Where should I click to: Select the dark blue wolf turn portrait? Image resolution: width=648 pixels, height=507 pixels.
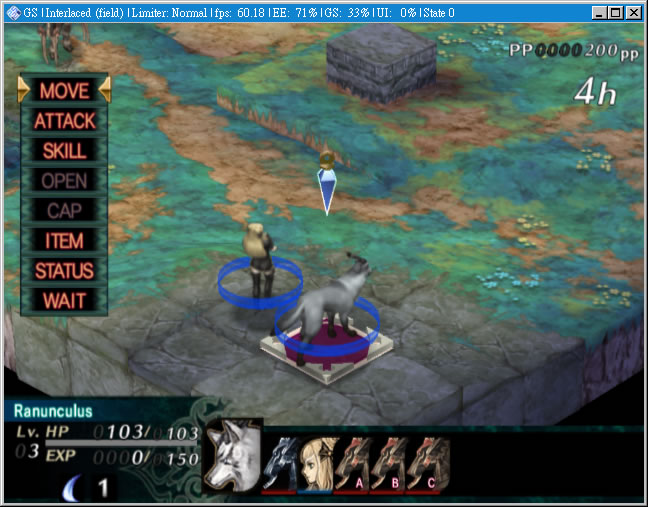point(280,464)
